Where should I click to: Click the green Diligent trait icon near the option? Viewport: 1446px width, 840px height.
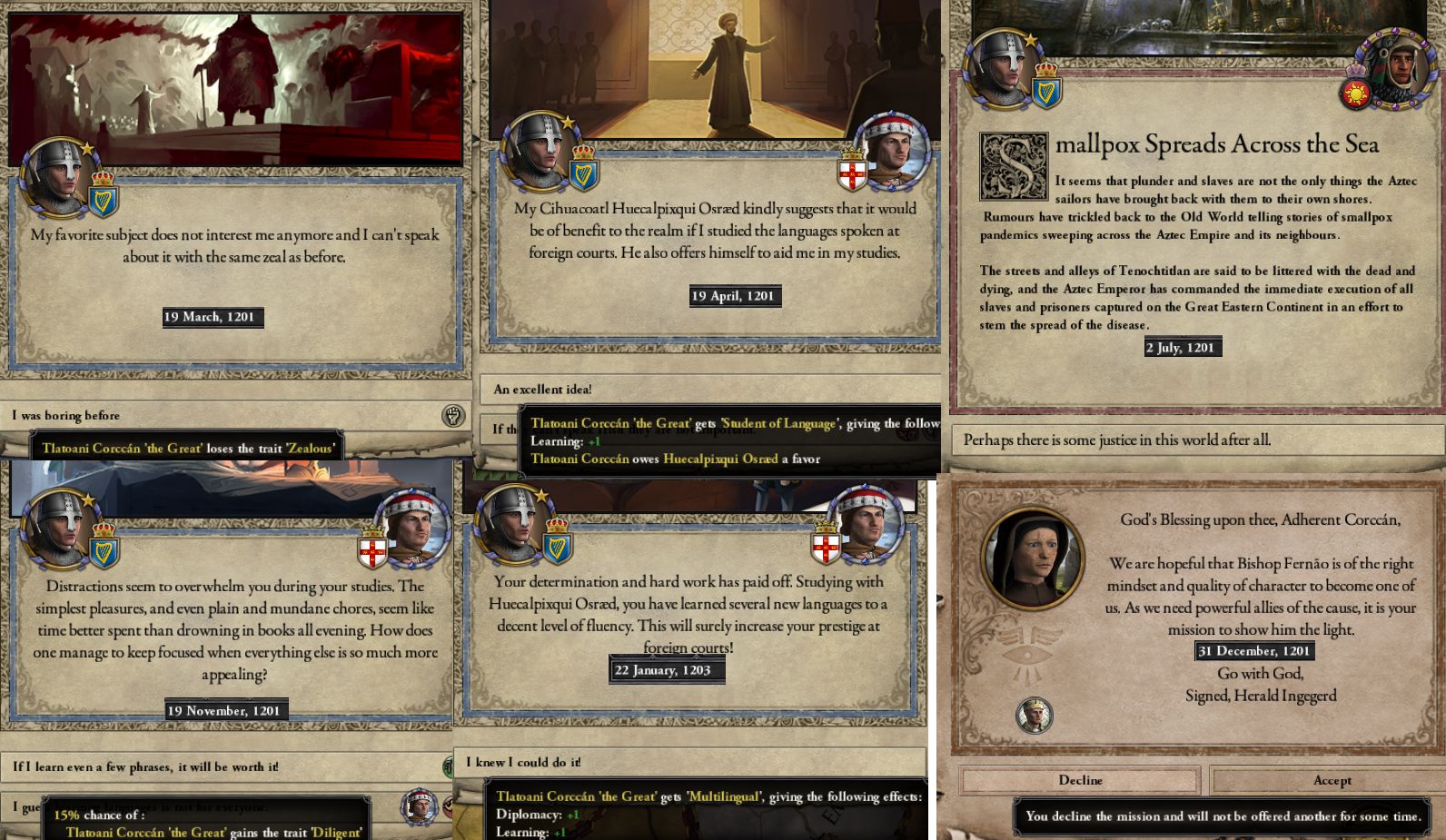449,767
